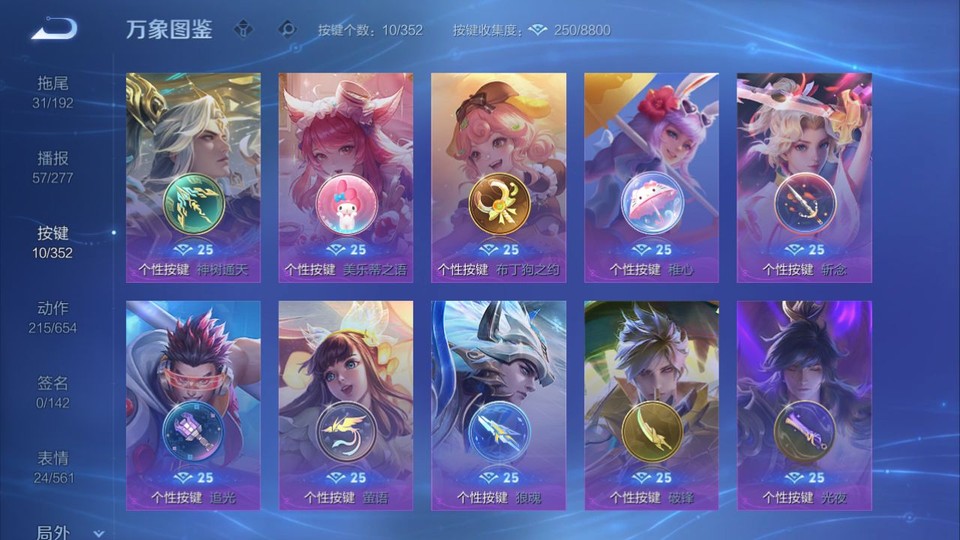Show the 动作 collection tab
The image size is (960, 540).
click(53, 317)
